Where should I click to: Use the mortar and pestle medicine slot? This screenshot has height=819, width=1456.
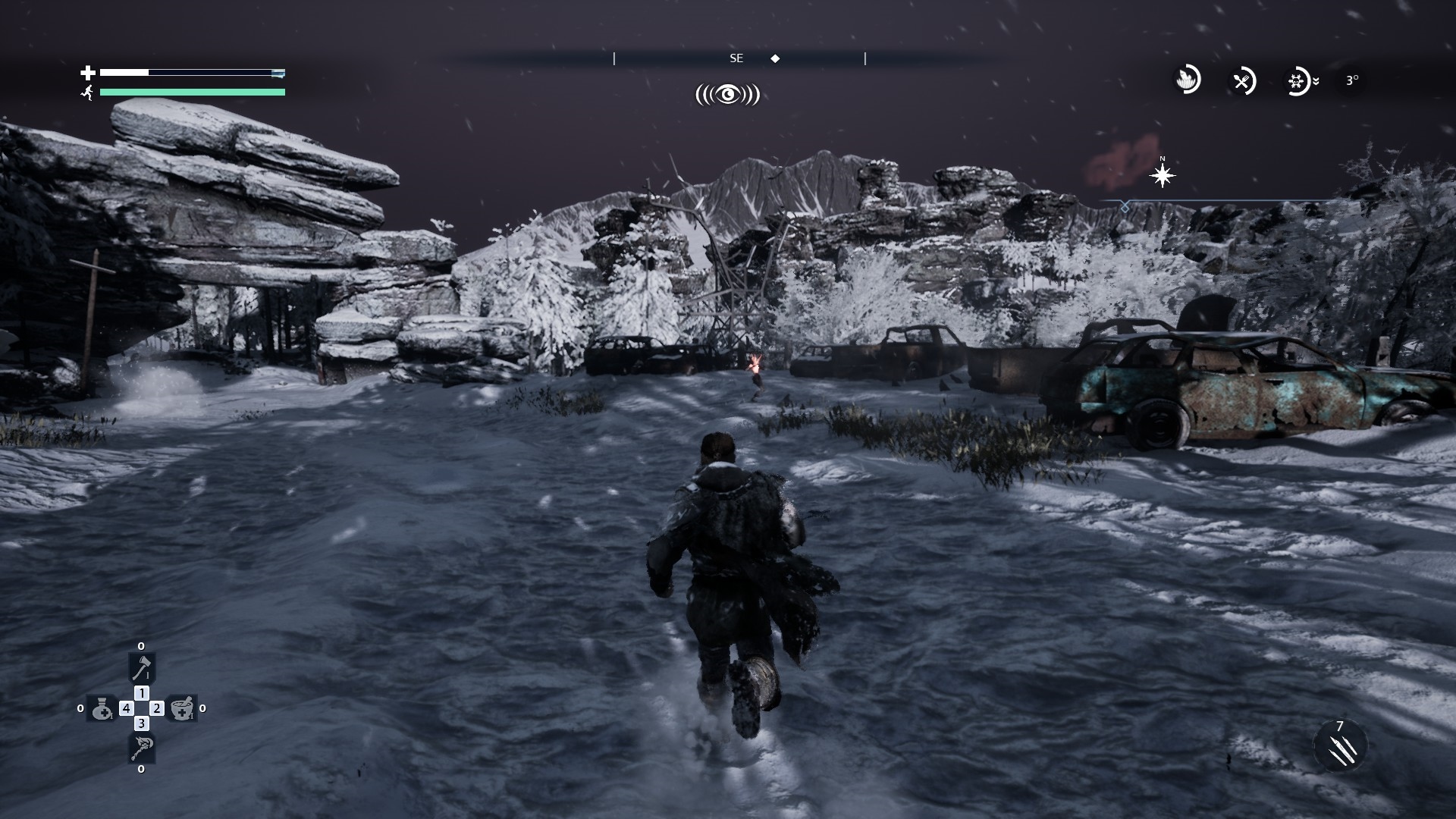[180, 708]
